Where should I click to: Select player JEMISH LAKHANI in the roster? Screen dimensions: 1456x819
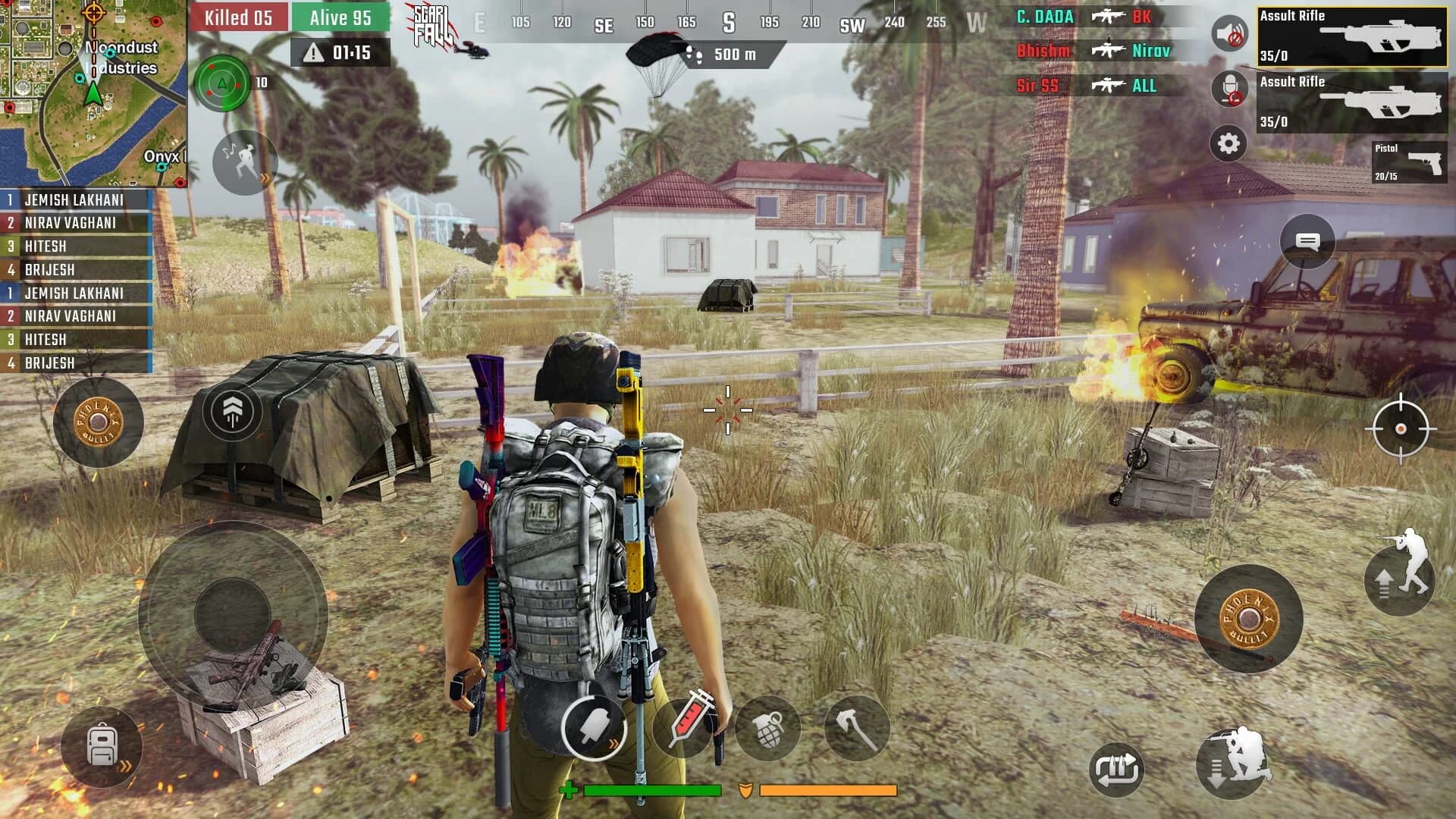pyautogui.click(x=76, y=199)
